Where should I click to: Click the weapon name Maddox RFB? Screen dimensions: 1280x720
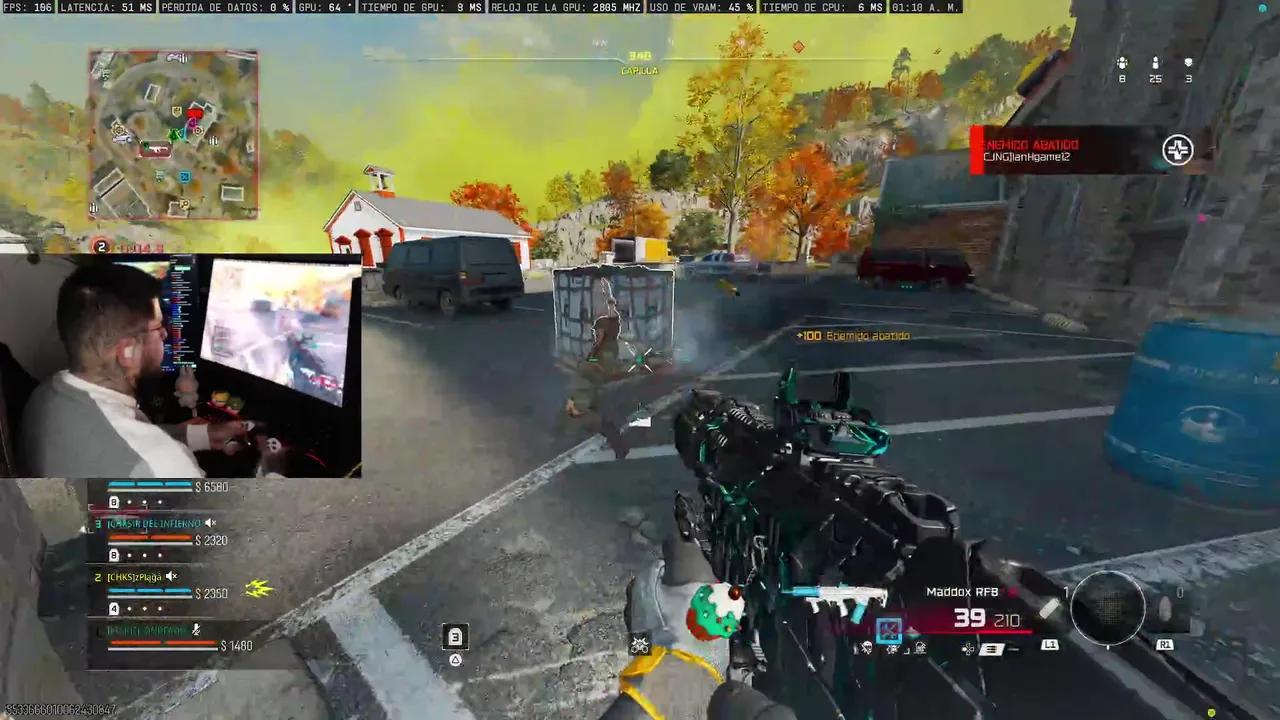pyautogui.click(x=962, y=592)
